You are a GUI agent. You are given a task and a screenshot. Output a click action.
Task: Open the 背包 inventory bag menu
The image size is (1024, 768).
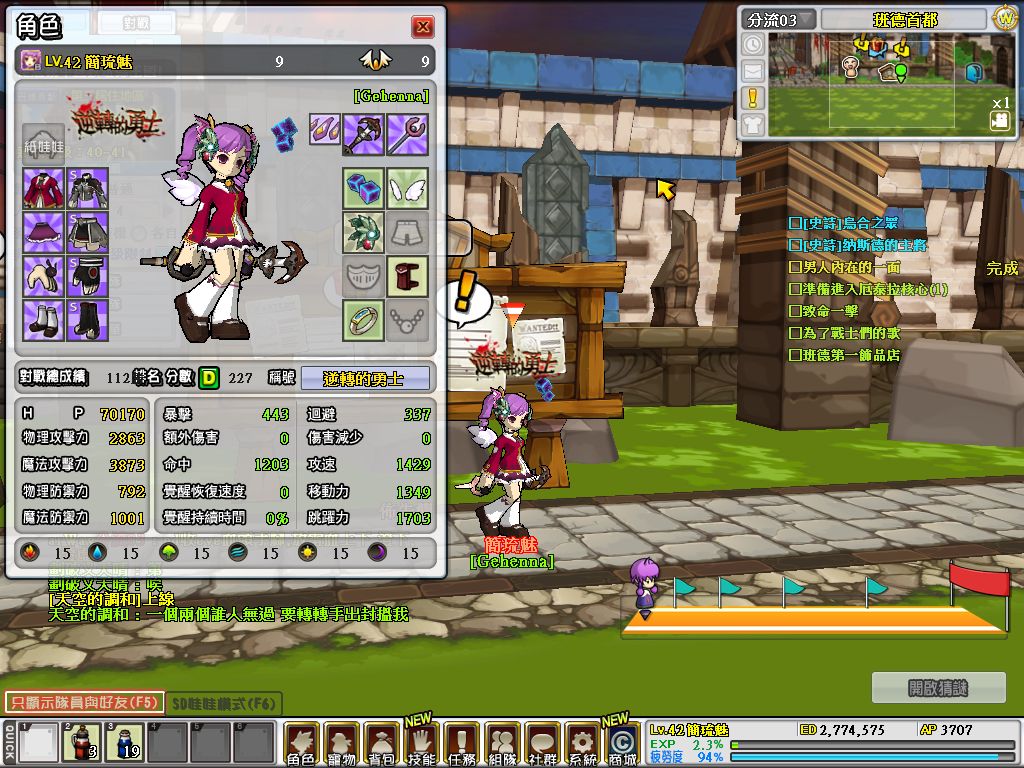click(x=381, y=743)
